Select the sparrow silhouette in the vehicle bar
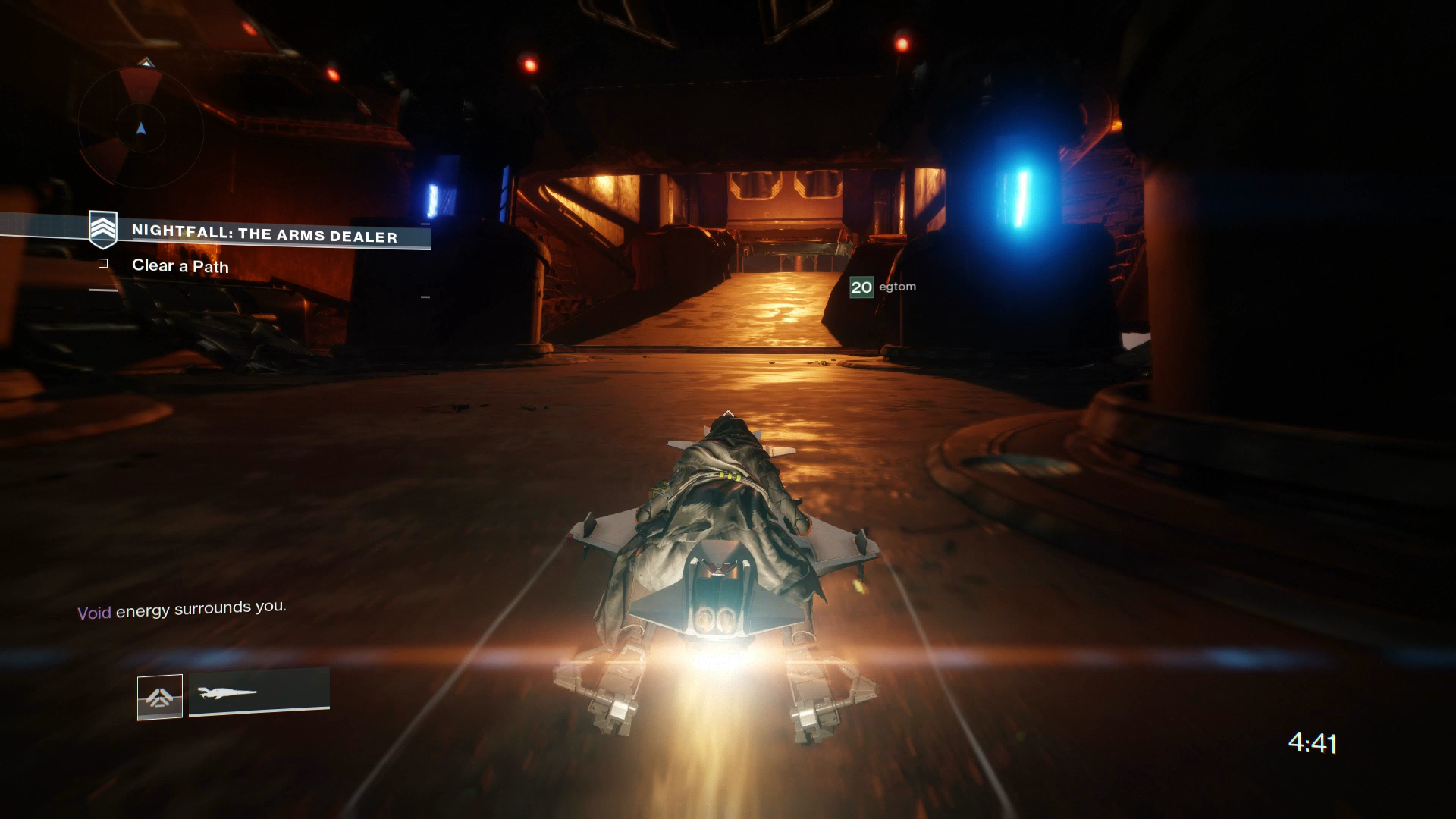 point(227,692)
